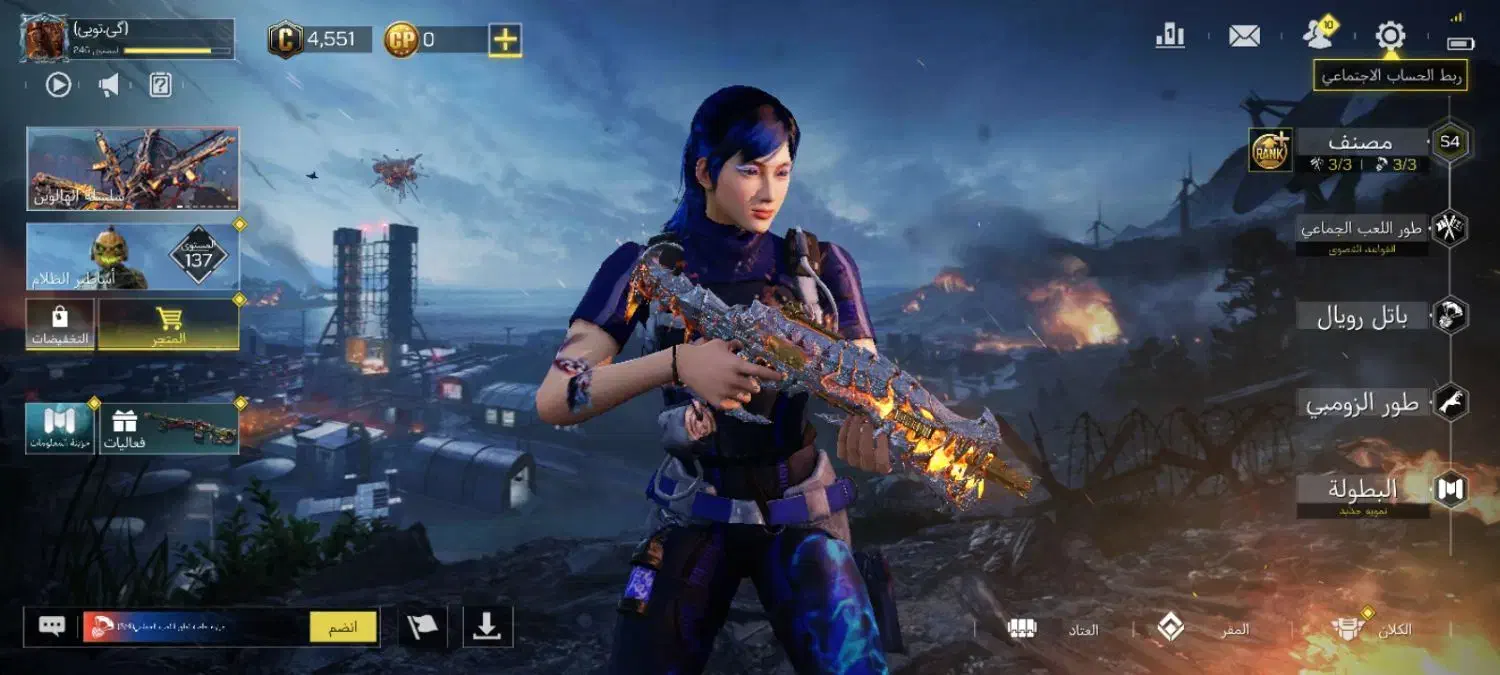Open the settings gear icon

(1390, 37)
